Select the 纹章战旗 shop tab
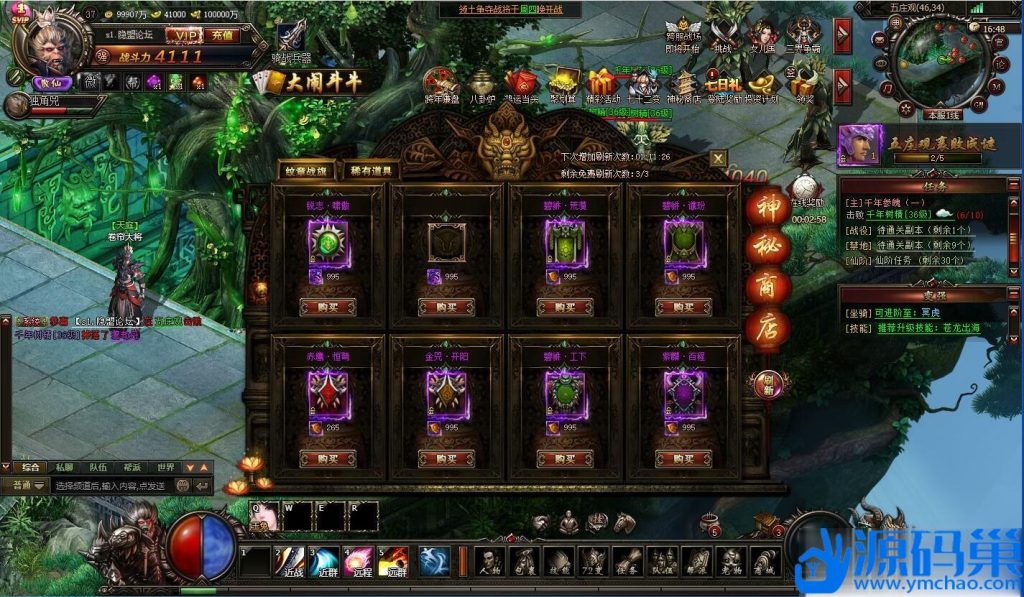This screenshot has width=1024, height=597. 307,171
